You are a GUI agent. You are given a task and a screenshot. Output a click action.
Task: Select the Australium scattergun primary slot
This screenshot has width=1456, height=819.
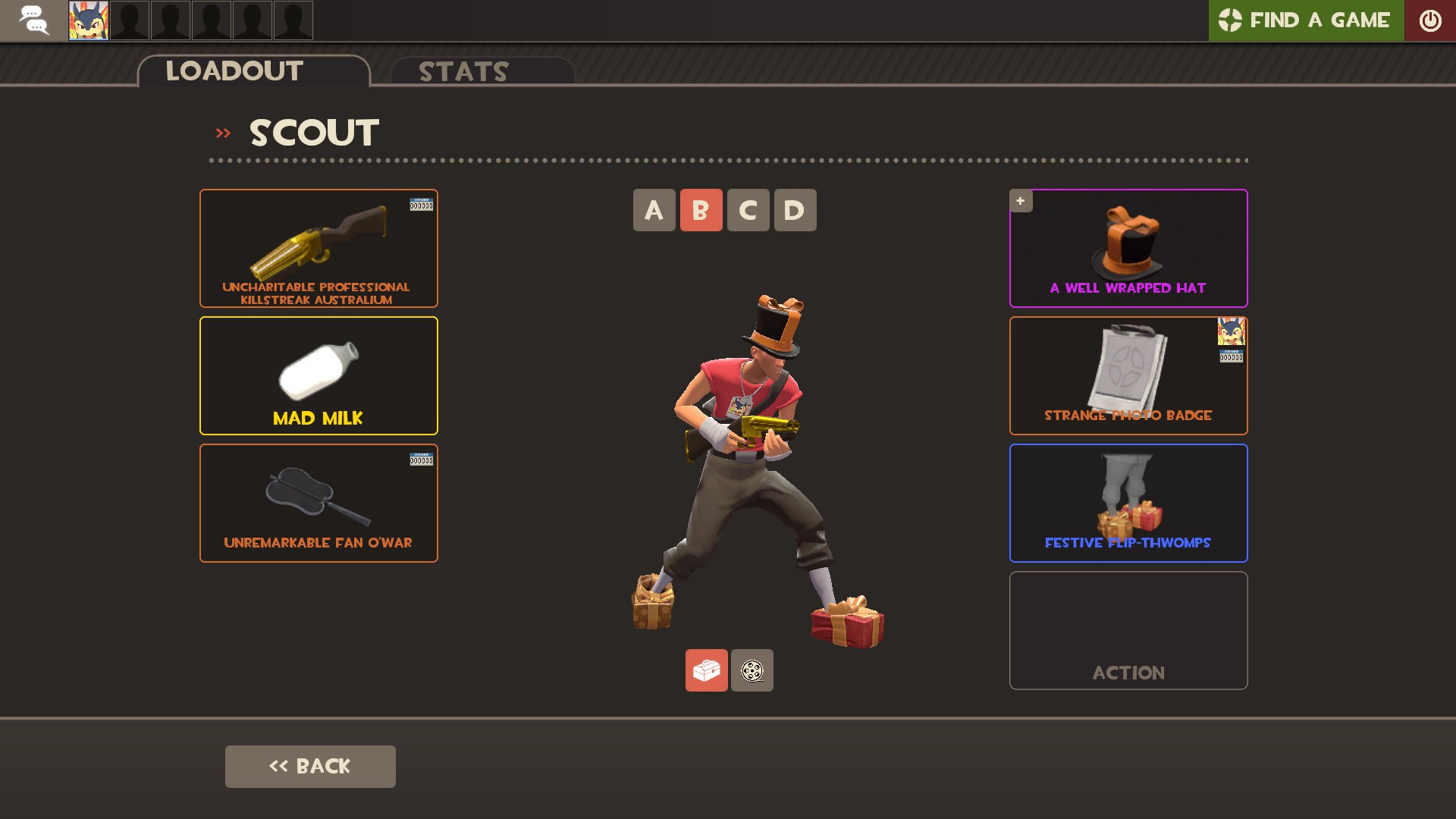coord(318,248)
